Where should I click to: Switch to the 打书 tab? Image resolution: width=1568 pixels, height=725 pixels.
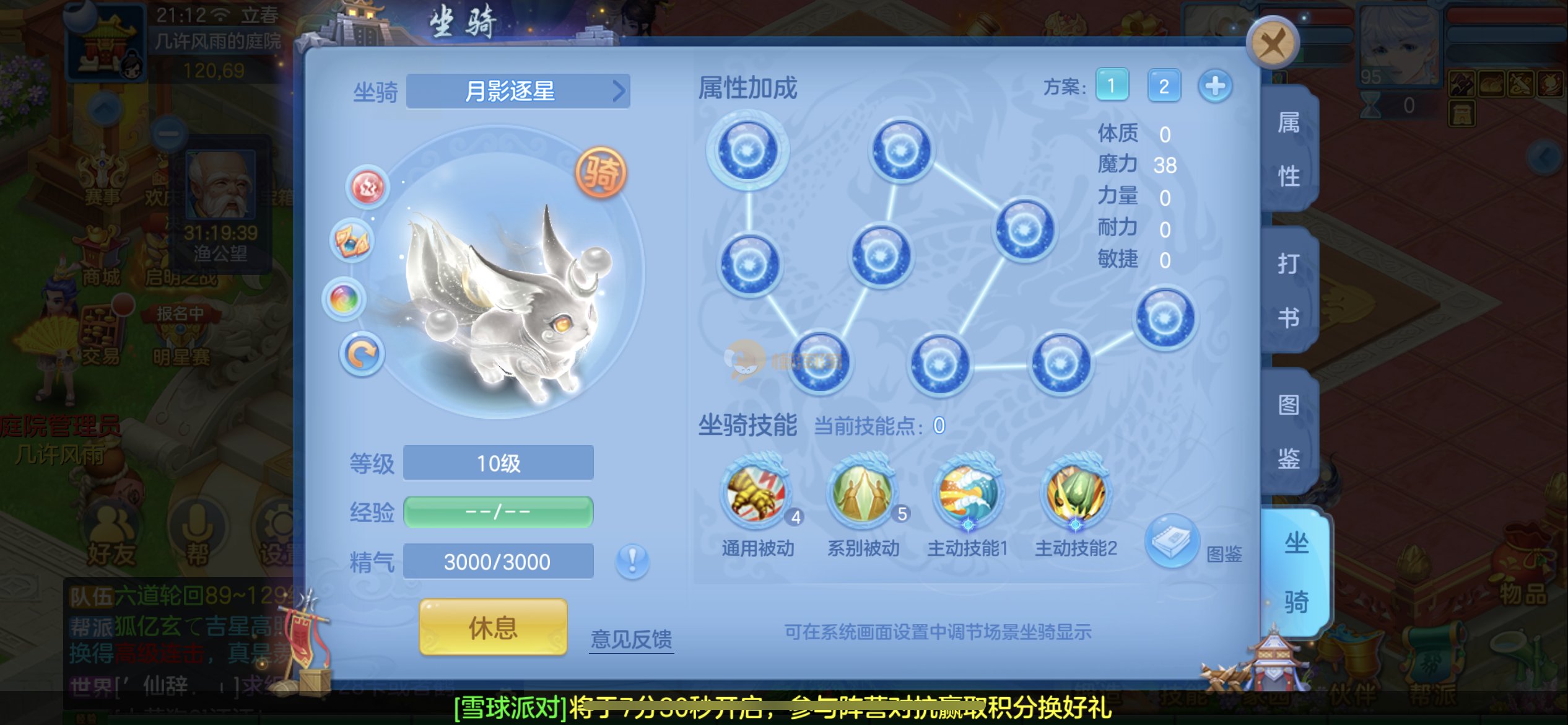(x=1289, y=290)
